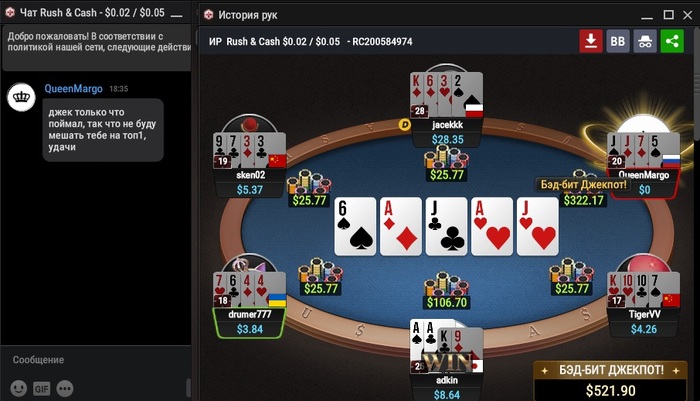Select player jacekkk's seat panel
Image resolution: width=700 pixels, height=401 pixels.
click(447, 130)
